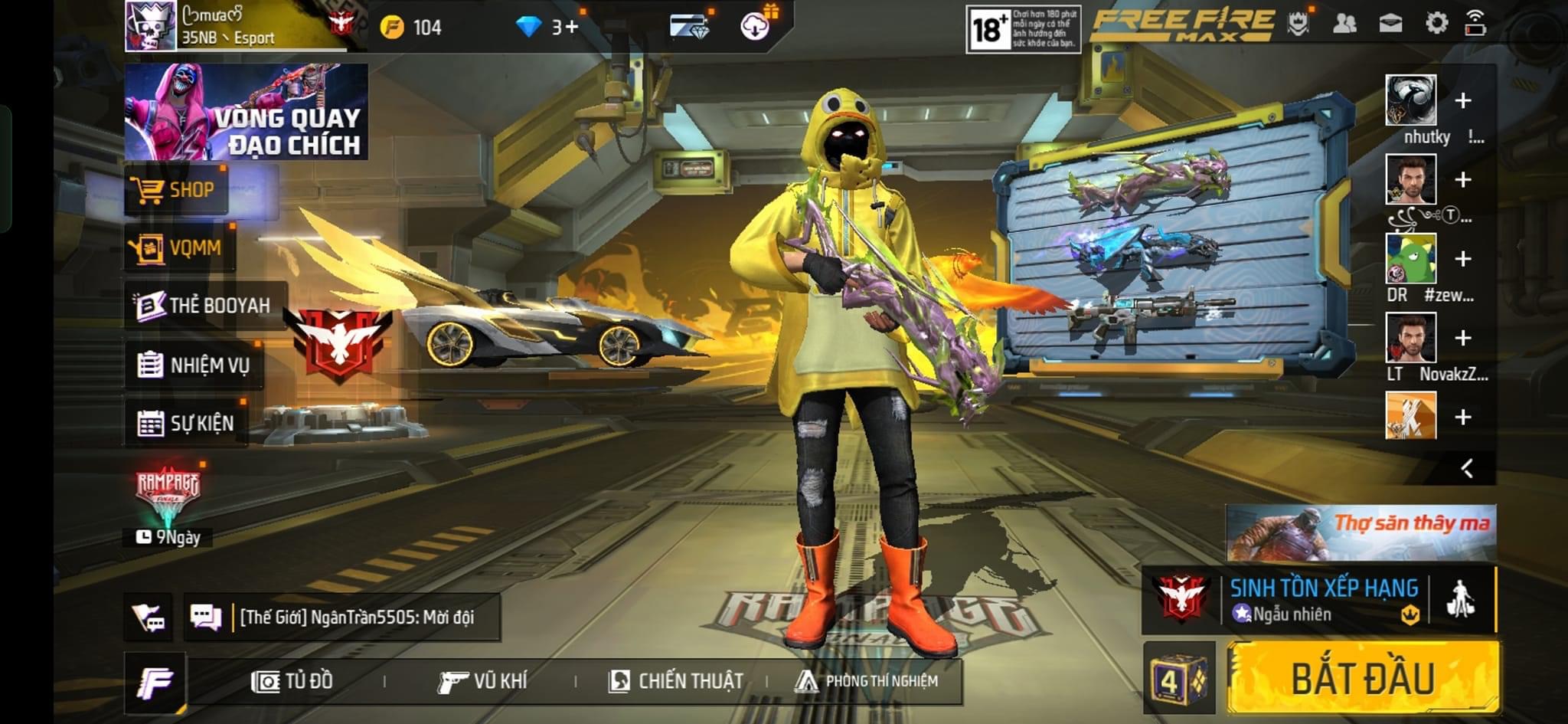The image size is (1568, 724).
Task: Enter PHÒNG THÍ NGHIỆM lab
Action: pyautogui.click(x=867, y=681)
